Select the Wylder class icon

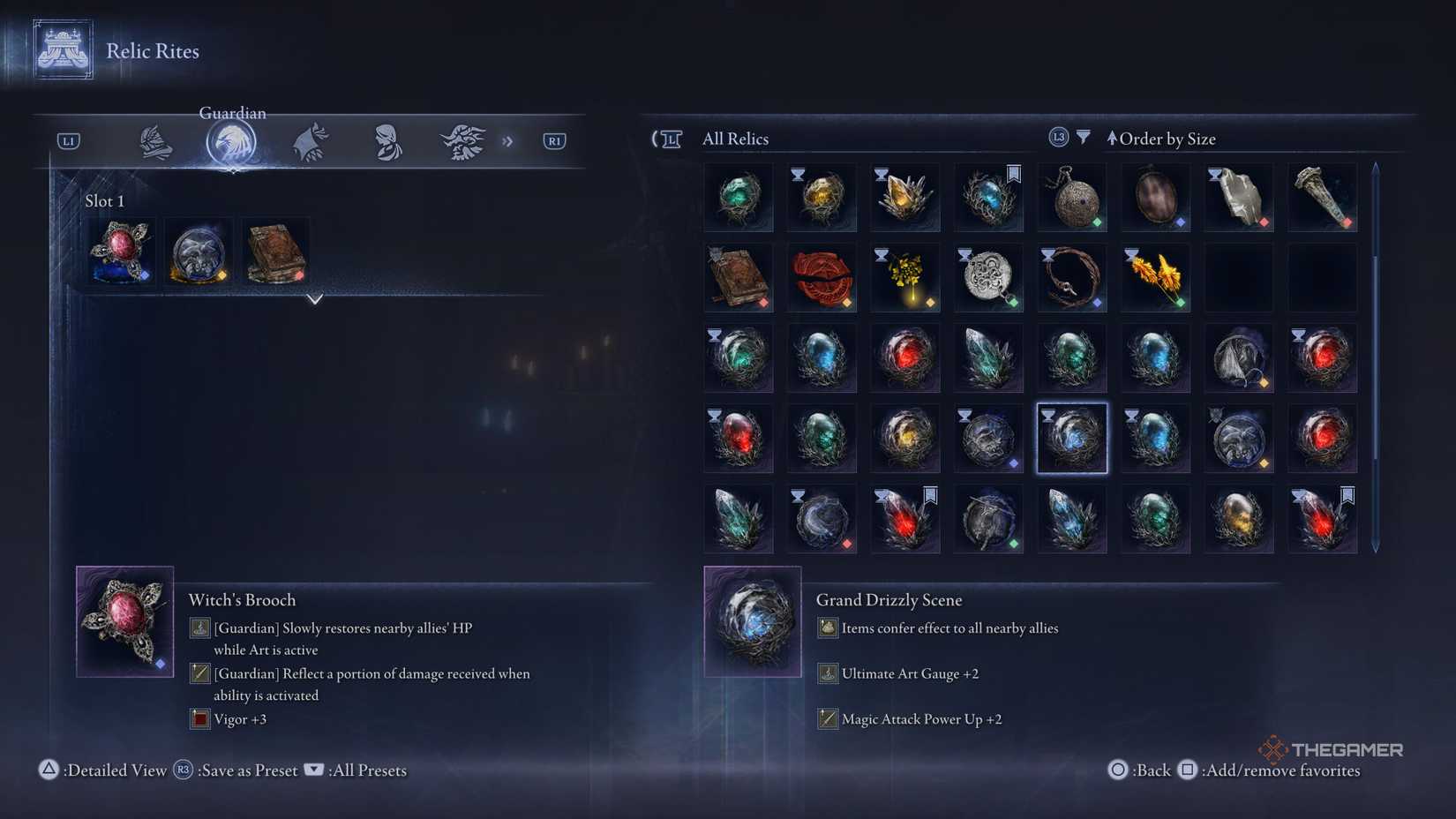[x=154, y=141]
